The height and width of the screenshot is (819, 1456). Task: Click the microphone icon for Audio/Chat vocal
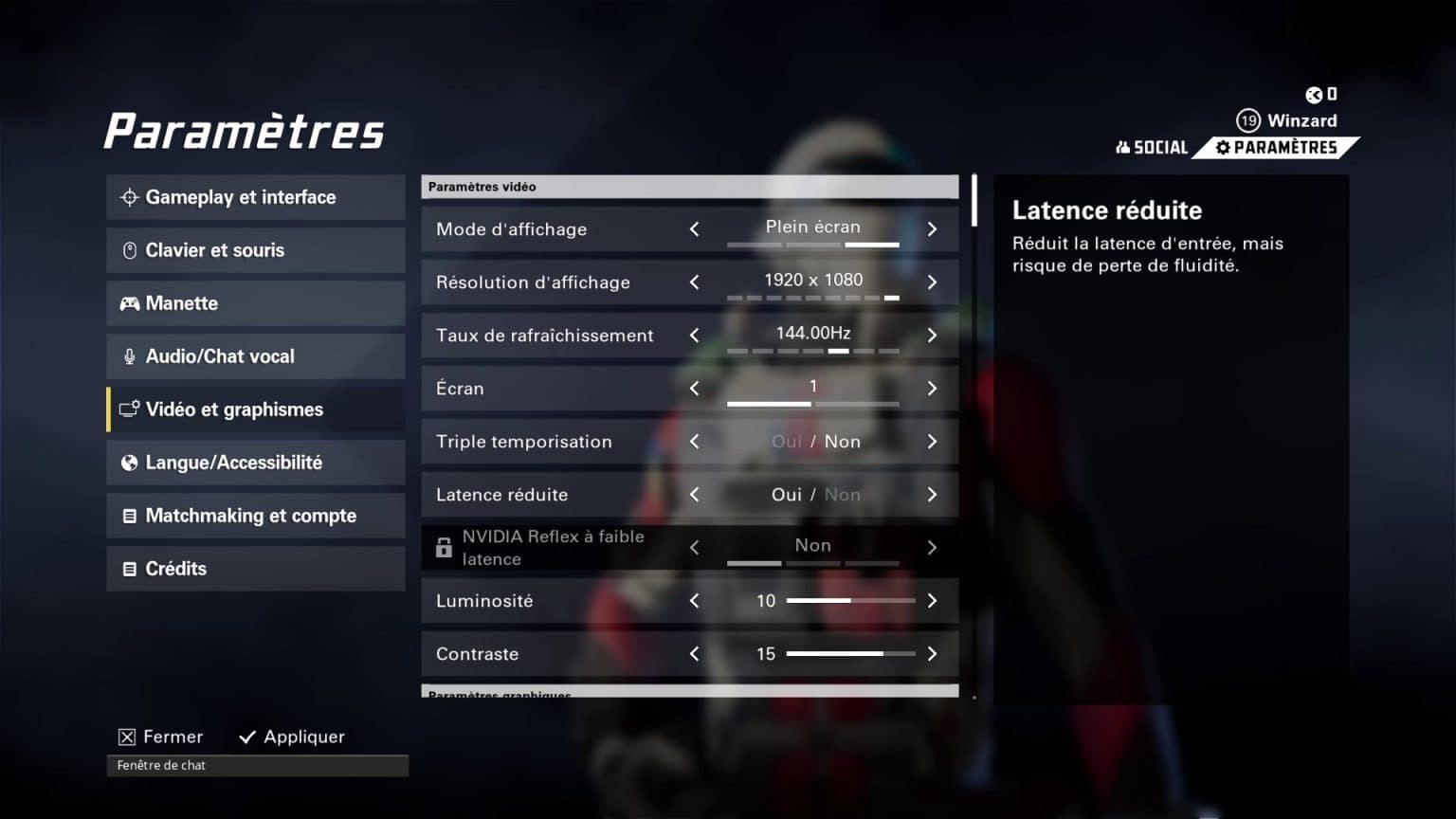point(130,355)
